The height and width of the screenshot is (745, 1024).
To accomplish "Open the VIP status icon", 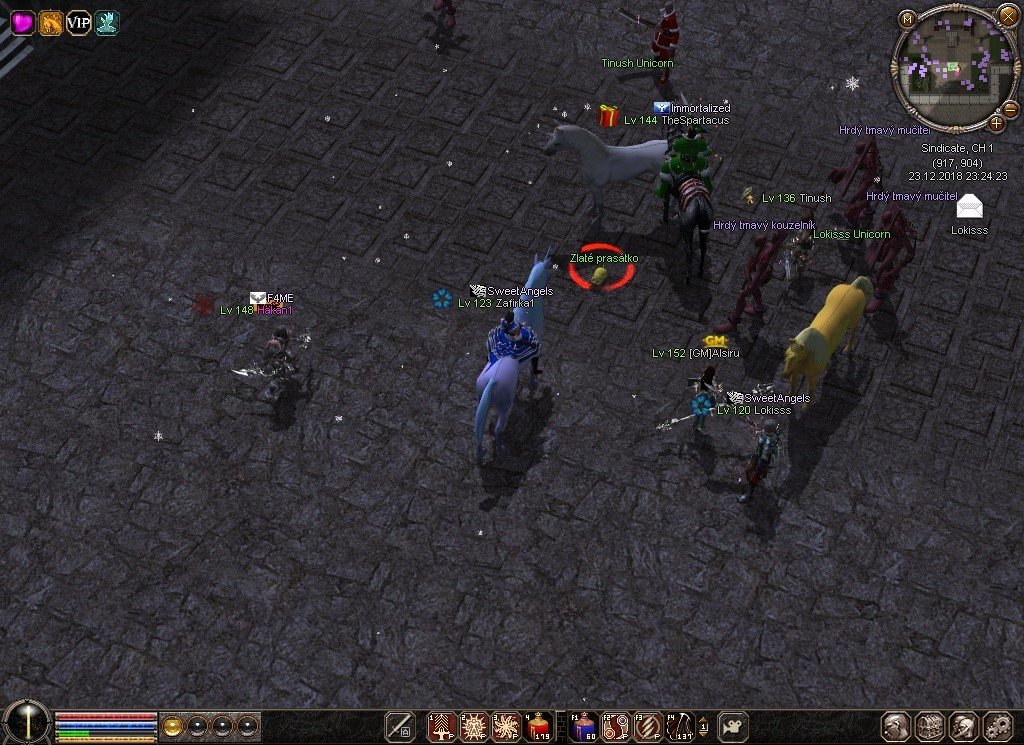I will (x=78, y=22).
